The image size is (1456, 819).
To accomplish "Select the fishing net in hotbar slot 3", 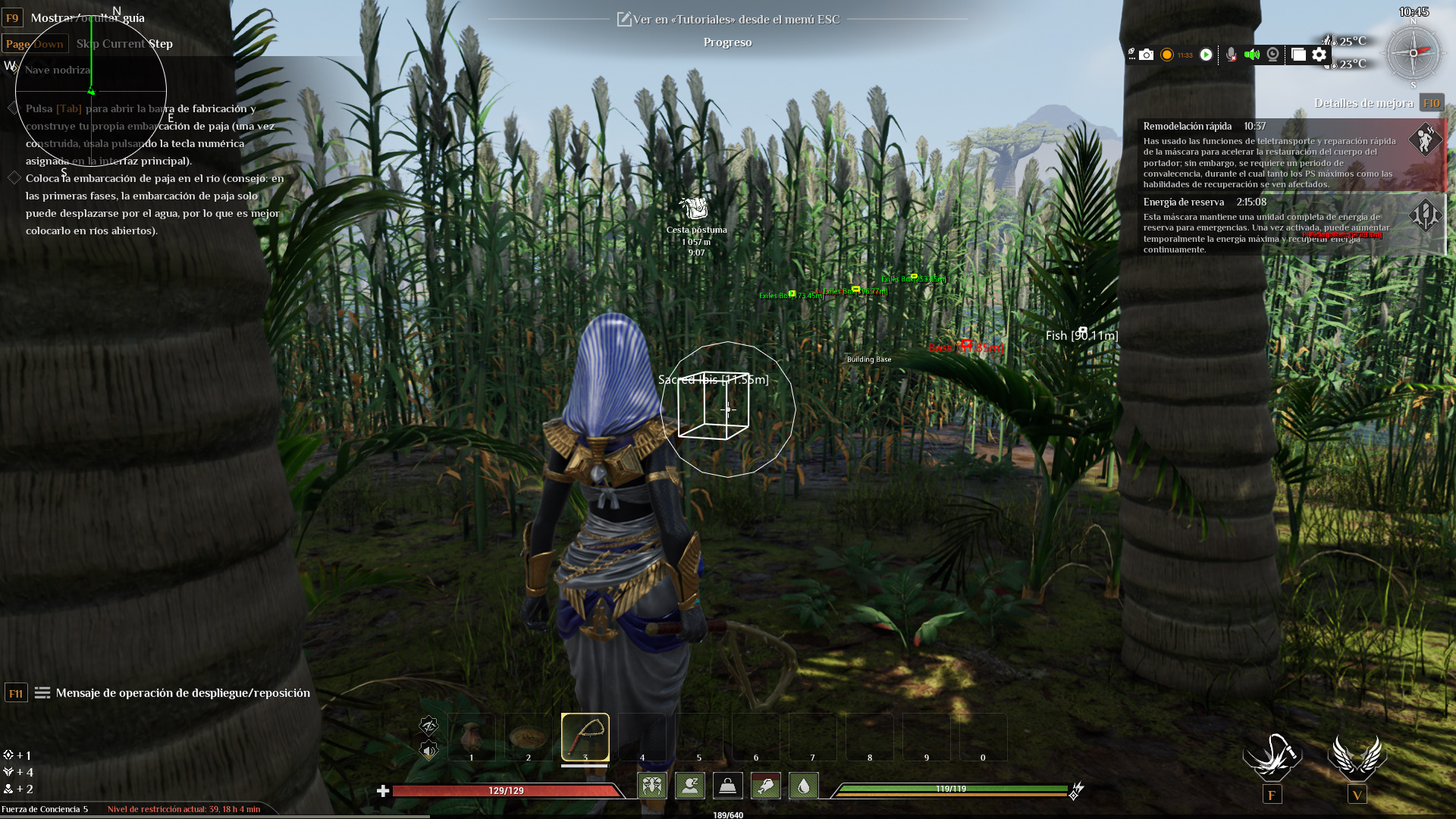I will coord(585,736).
